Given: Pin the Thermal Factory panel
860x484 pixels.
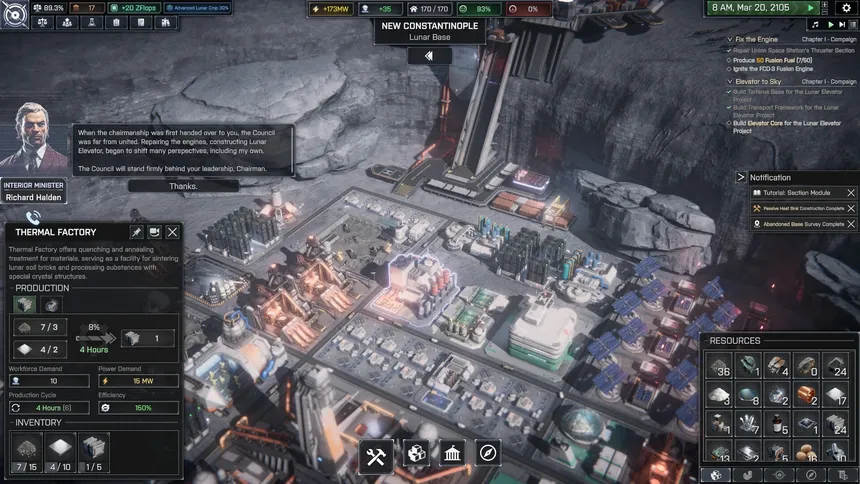Looking at the screenshot, I should [137, 232].
